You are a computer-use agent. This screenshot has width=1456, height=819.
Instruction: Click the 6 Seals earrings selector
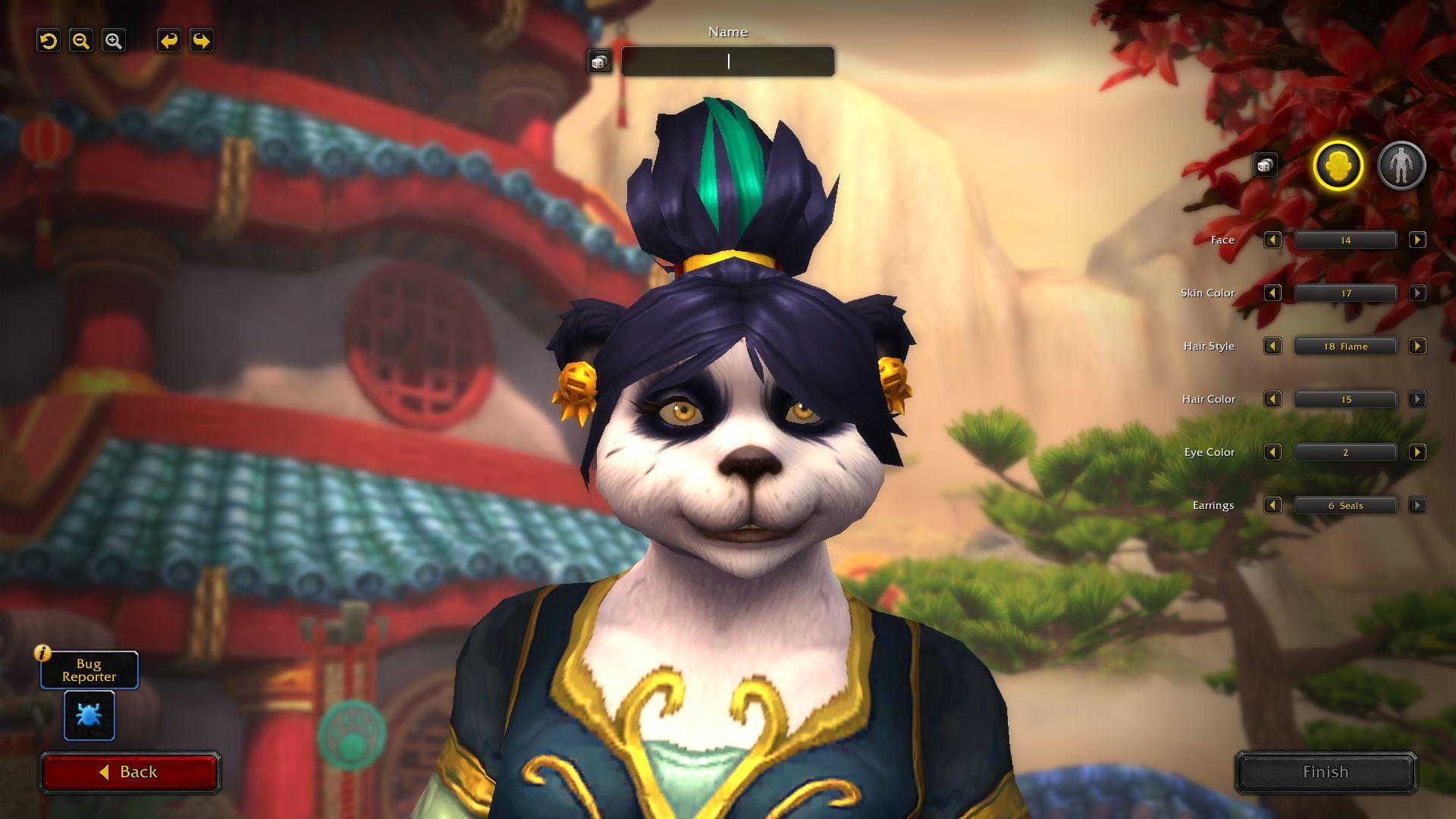1345,505
